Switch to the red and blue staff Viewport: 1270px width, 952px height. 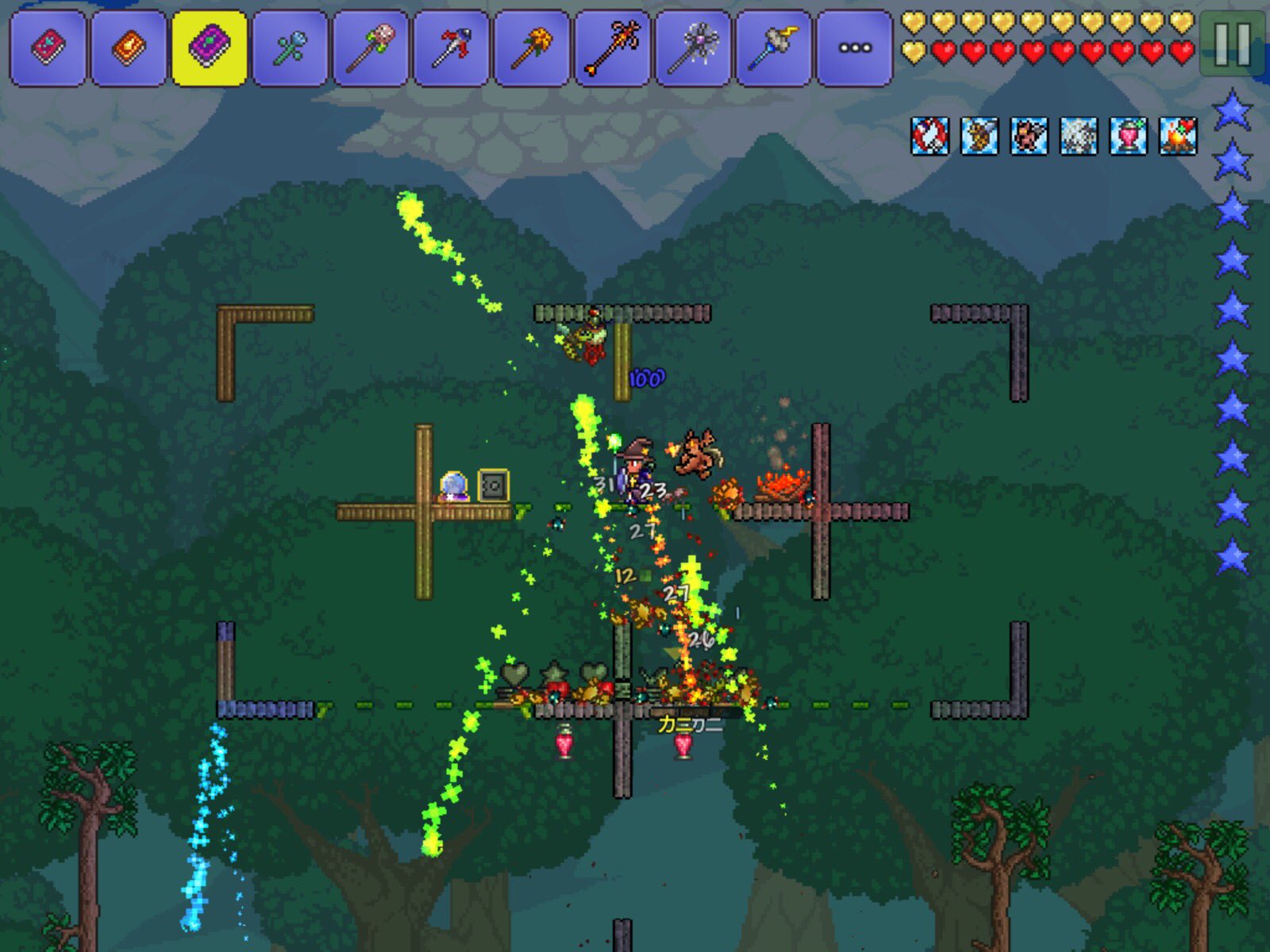tap(452, 48)
